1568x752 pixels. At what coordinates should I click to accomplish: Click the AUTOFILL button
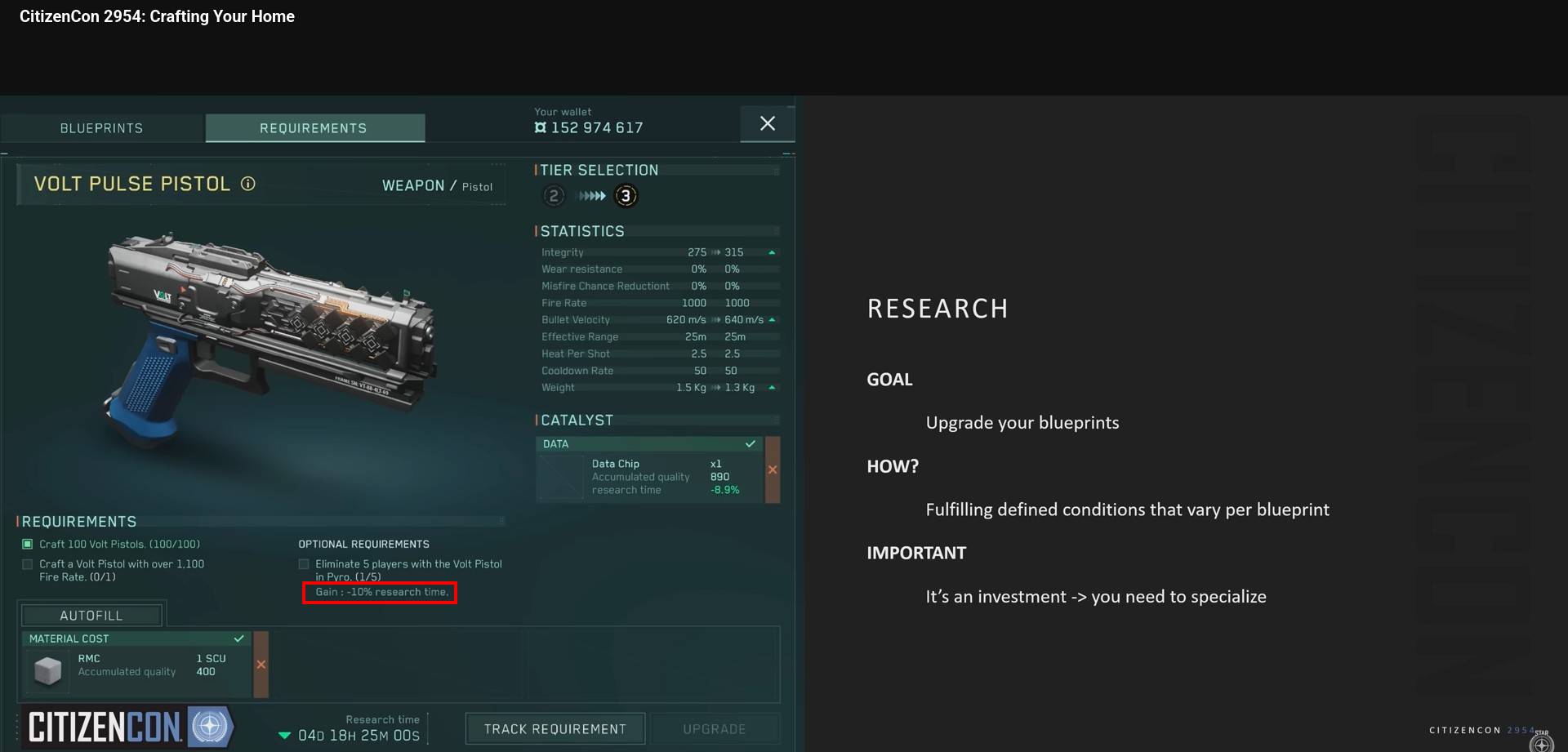91,615
